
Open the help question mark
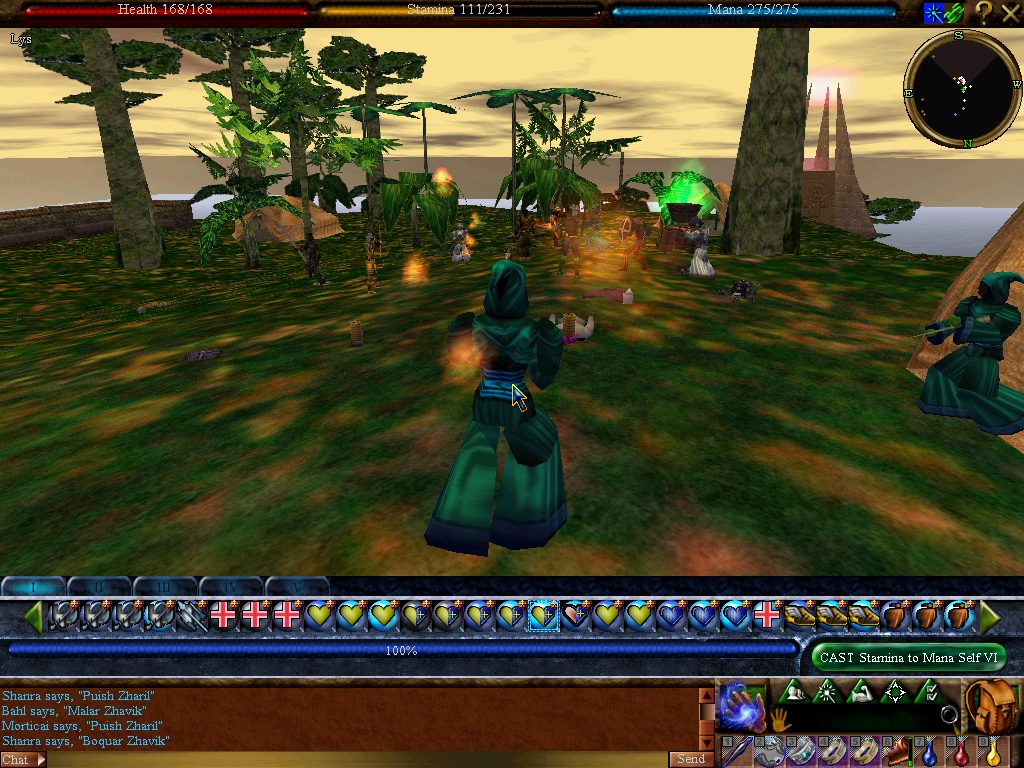(984, 13)
